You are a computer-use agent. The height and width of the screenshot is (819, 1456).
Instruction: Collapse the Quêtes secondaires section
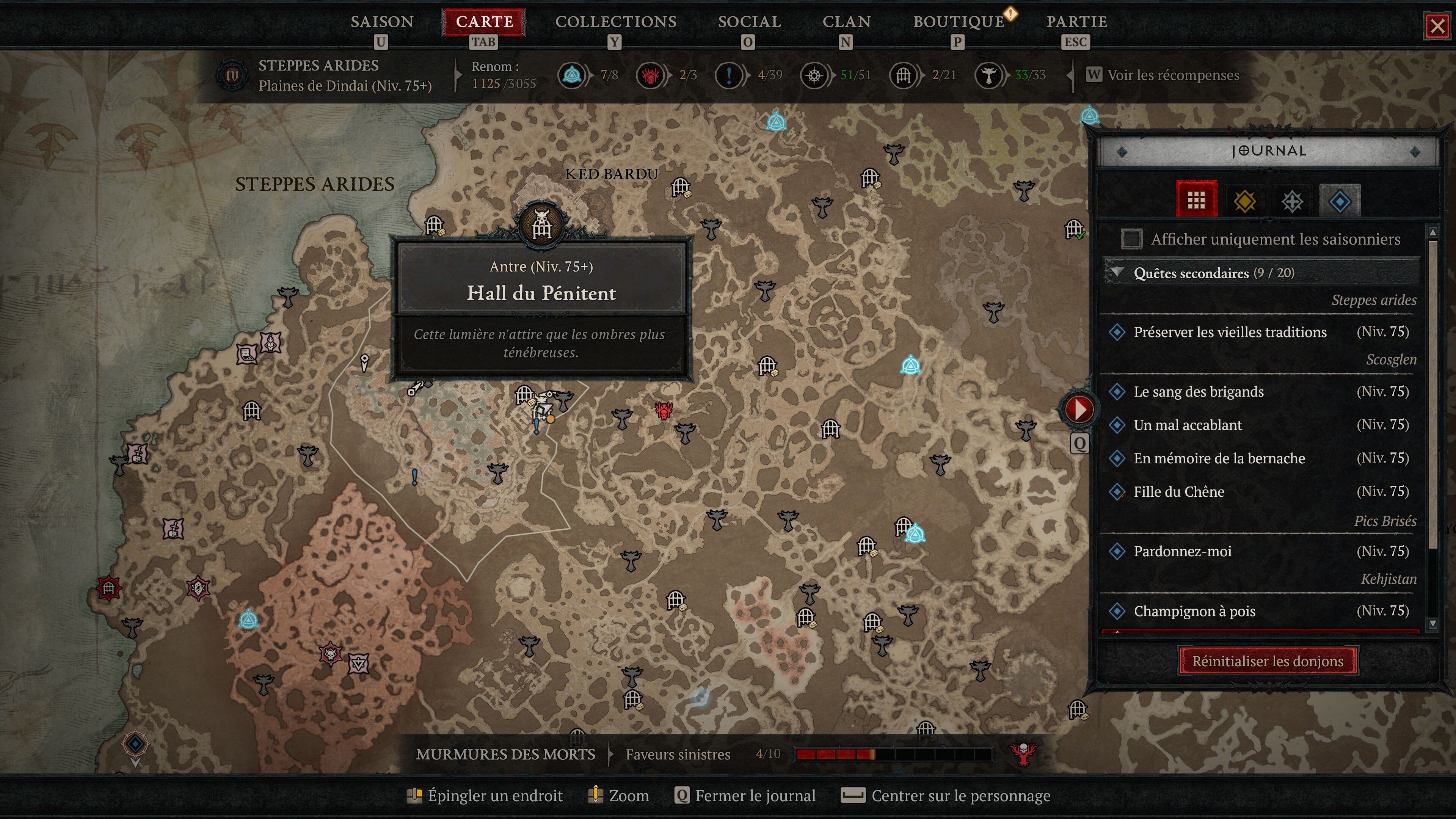[1117, 273]
